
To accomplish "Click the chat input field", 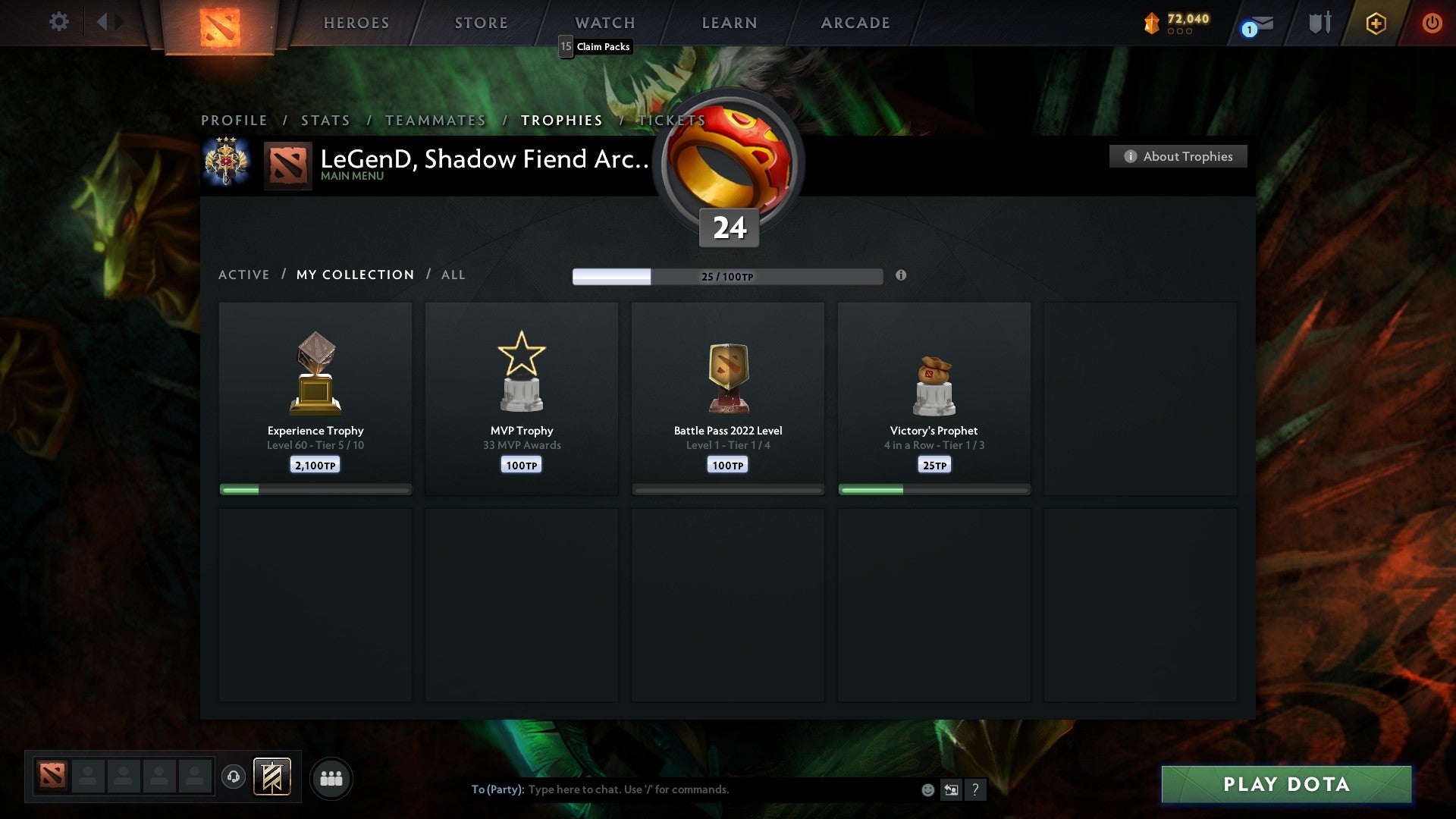I will point(682,789).
